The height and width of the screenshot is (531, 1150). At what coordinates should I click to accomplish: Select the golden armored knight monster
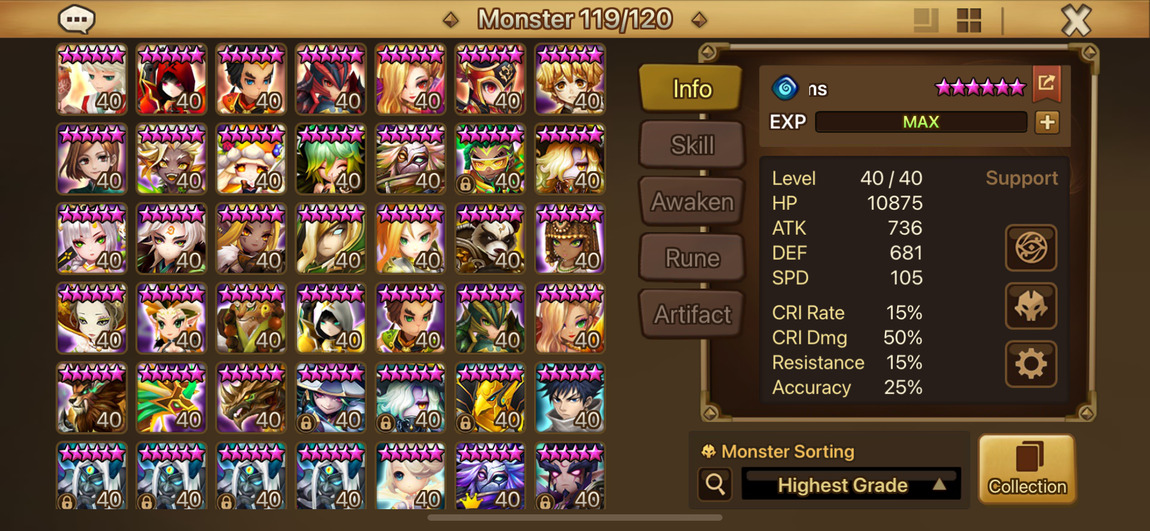coord(490,400)
